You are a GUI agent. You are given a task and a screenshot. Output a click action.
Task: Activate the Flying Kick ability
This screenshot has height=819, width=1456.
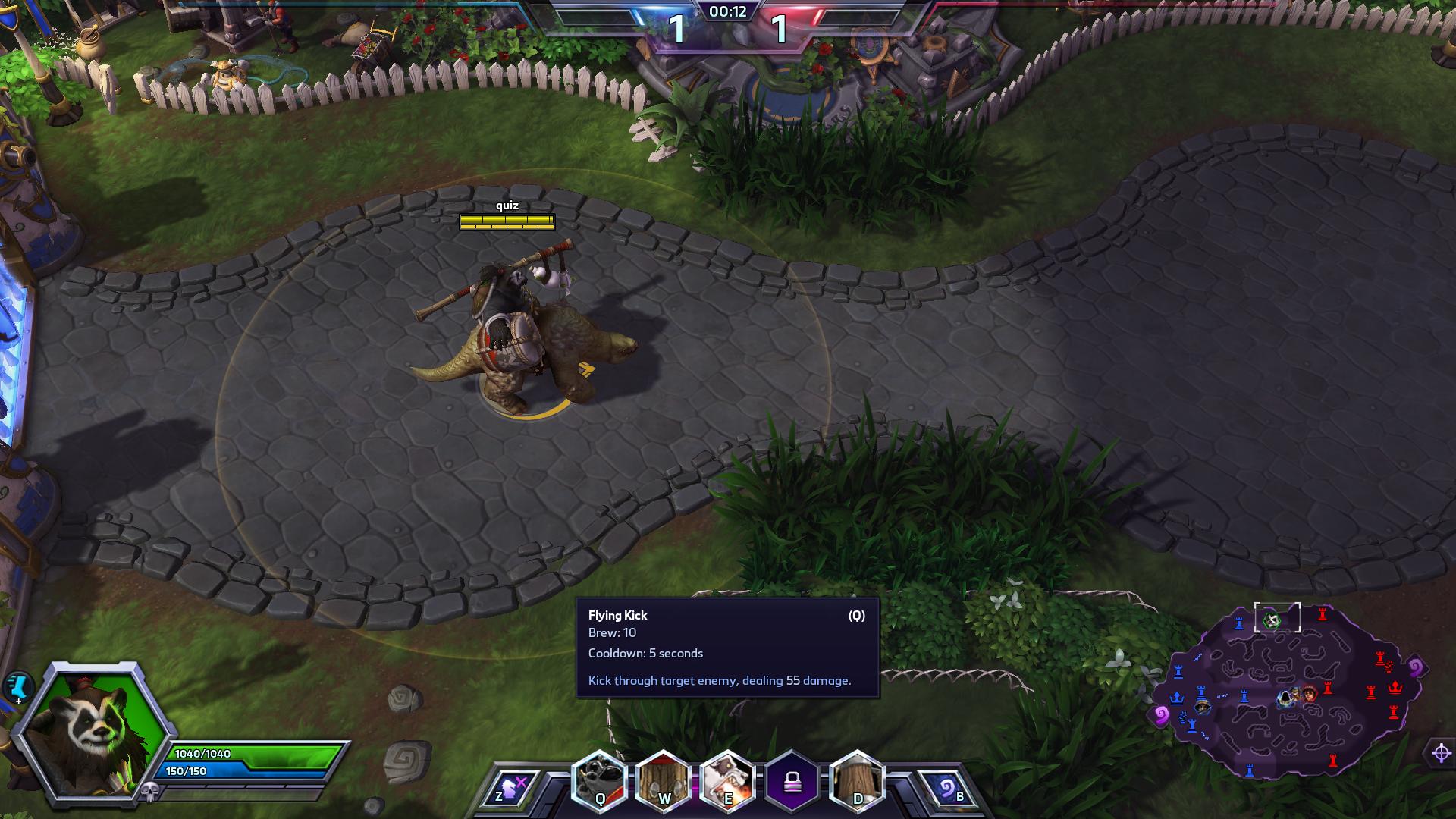pos(600,782)
